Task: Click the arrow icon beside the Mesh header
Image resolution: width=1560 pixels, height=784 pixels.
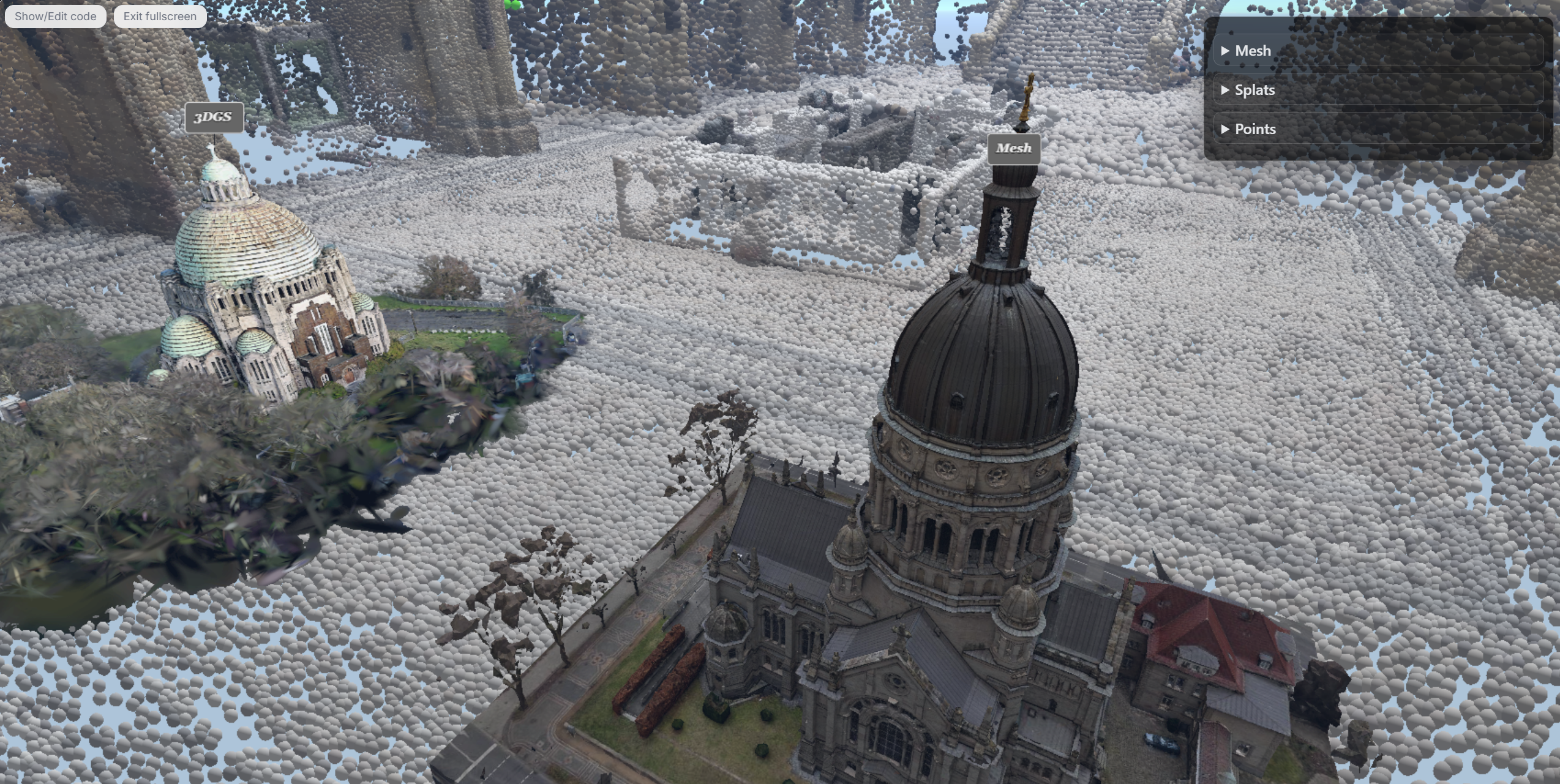Action: click(x=1224, y=51)
